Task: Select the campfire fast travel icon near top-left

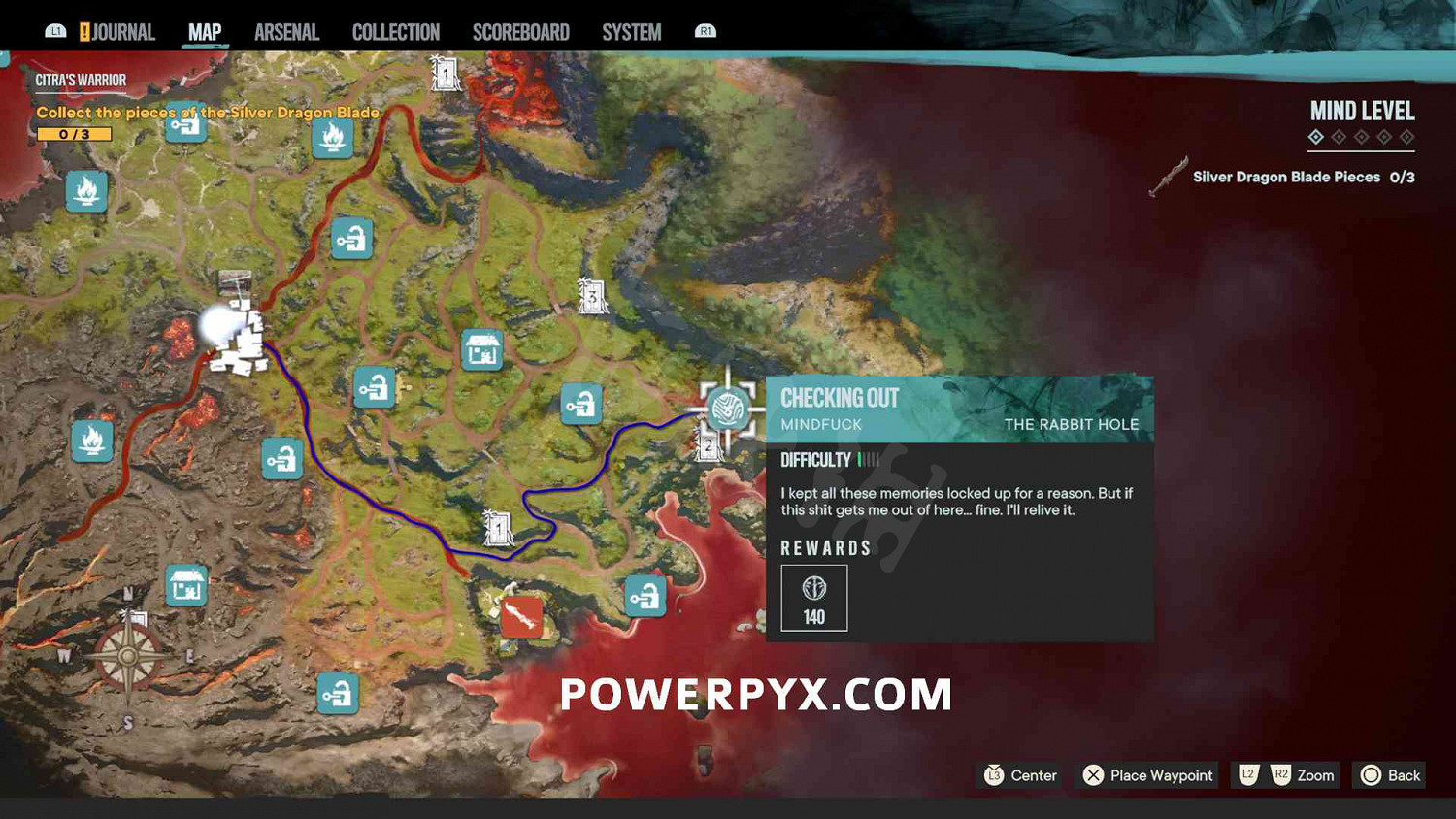Action: point(86,192)
